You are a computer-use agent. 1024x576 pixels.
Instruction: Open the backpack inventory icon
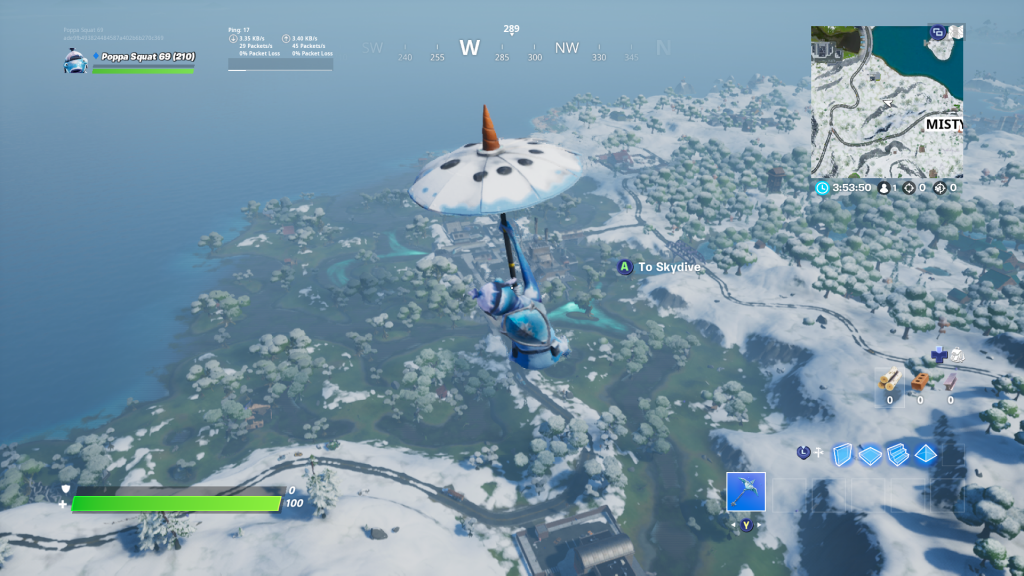click(958, 354)
